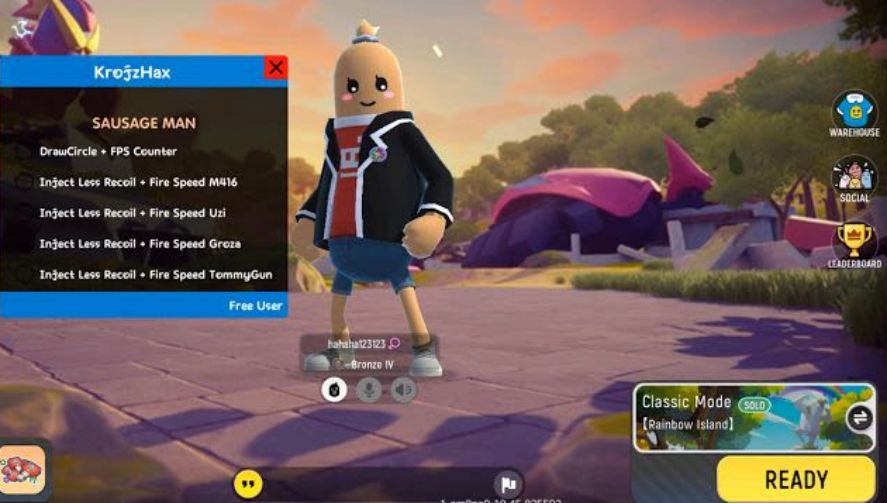Open the item icon in the bottom-left corner
The height and width of the screenshot is (503, 887).
22,468
